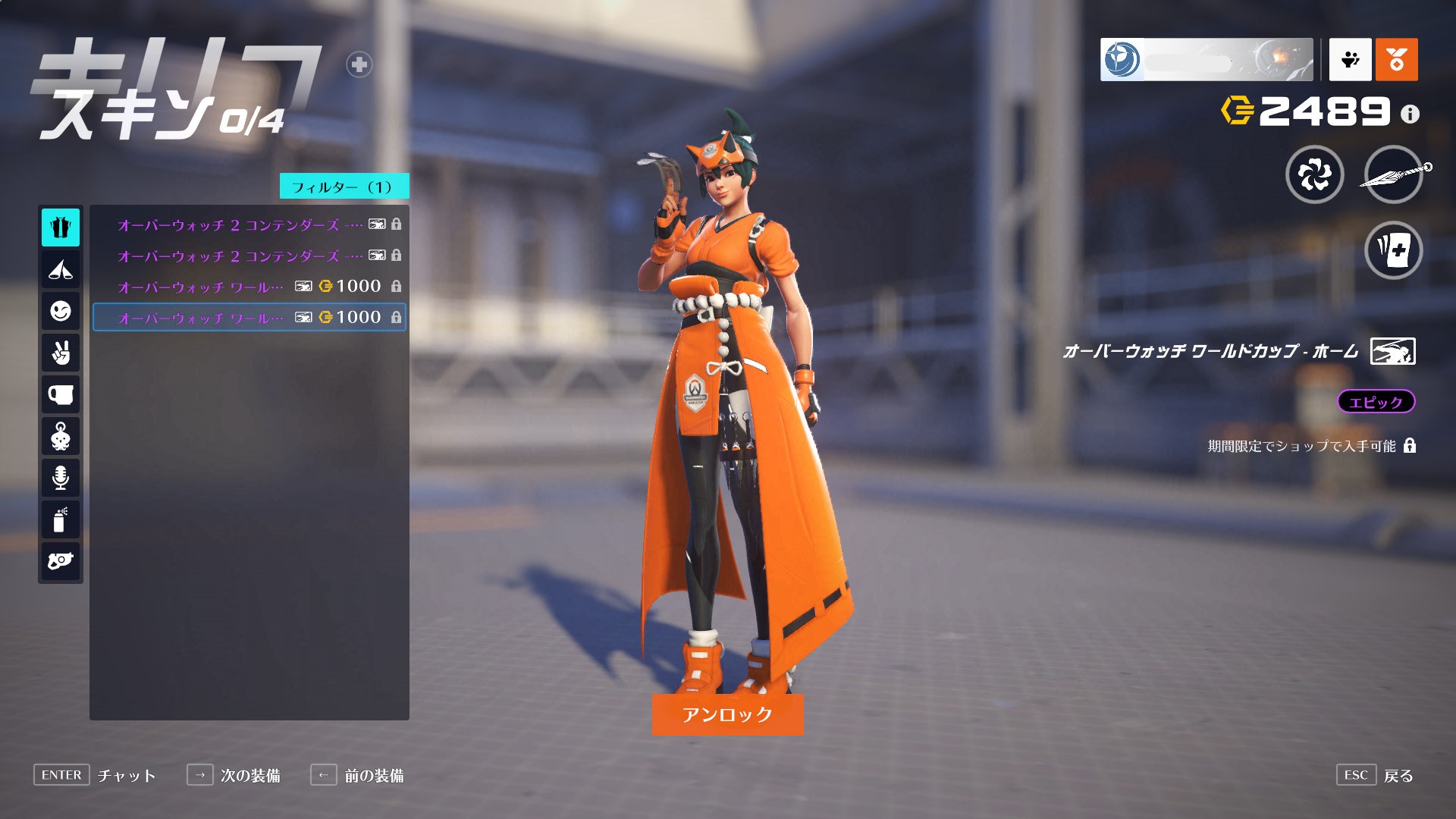
Task: Open the social menu icon
Action: point(1350,59)
